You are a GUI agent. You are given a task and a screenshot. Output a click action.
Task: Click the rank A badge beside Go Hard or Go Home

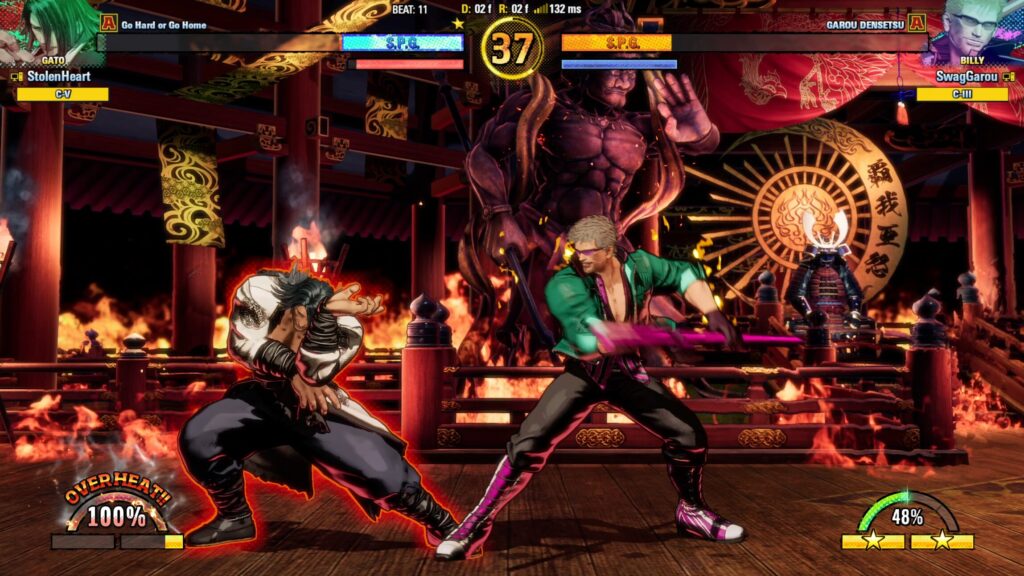click(x=109, y=22)
